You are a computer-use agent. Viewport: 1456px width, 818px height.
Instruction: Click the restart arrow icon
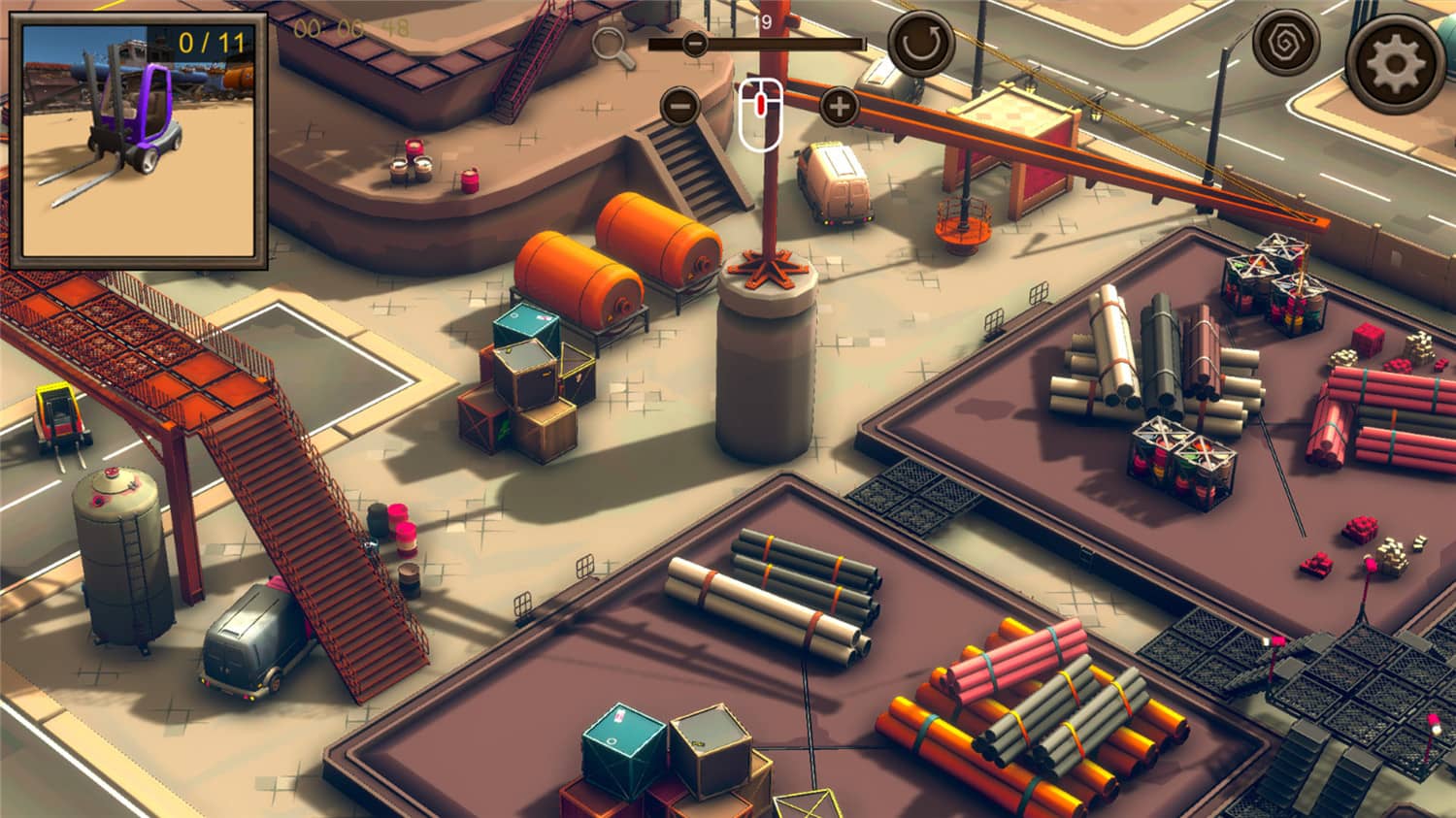[x=919, y=42]
